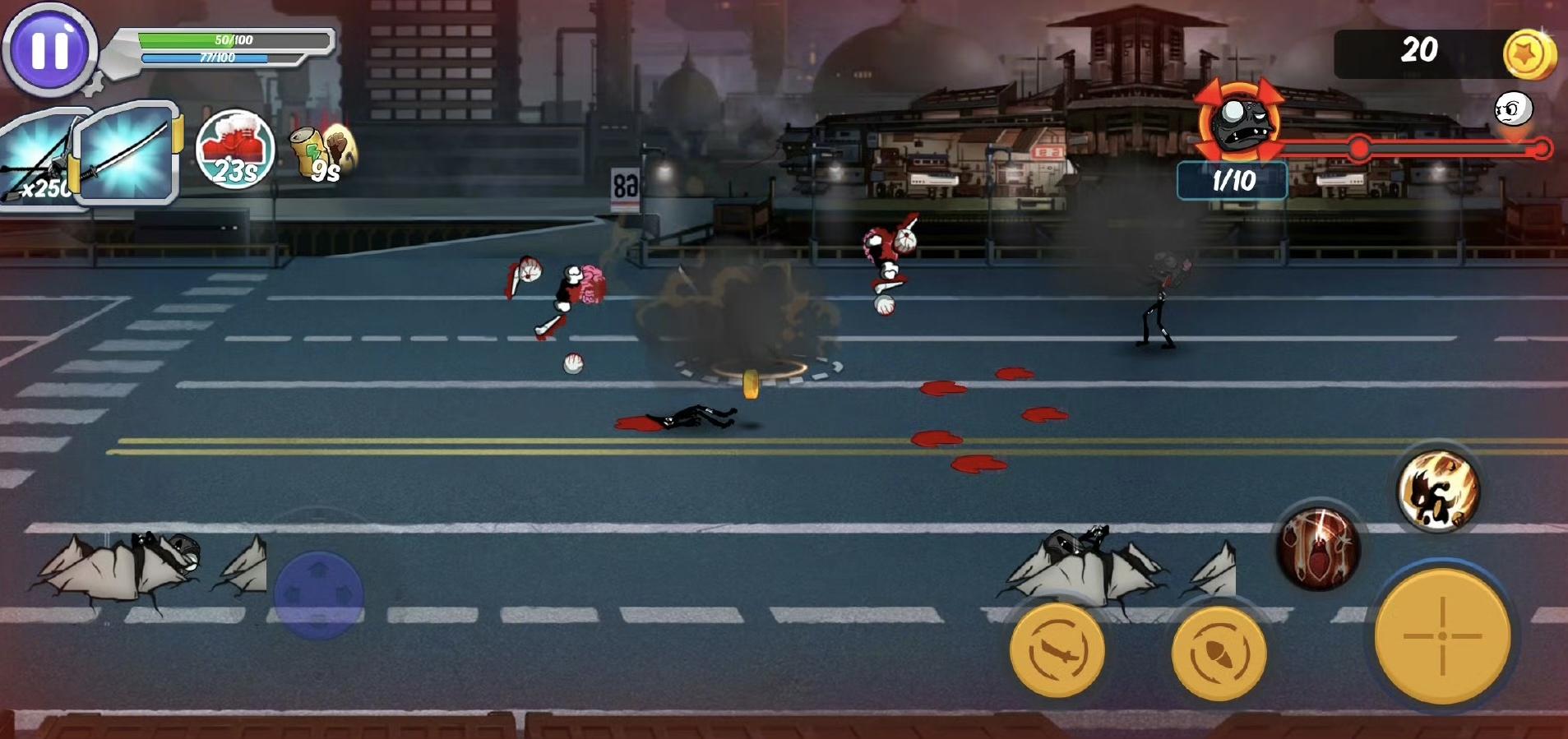Pause the game with the purple button
The width and height of the screenshot is (1568, 739).
click(x=49, y=50)
